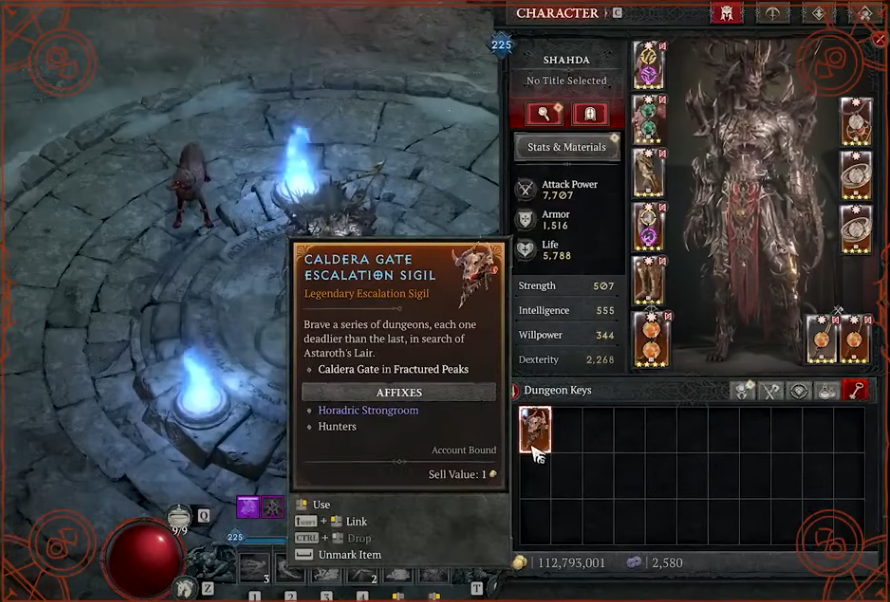Open the wardrobe button under character name
890x602 pixels.
tap(590, 114)
